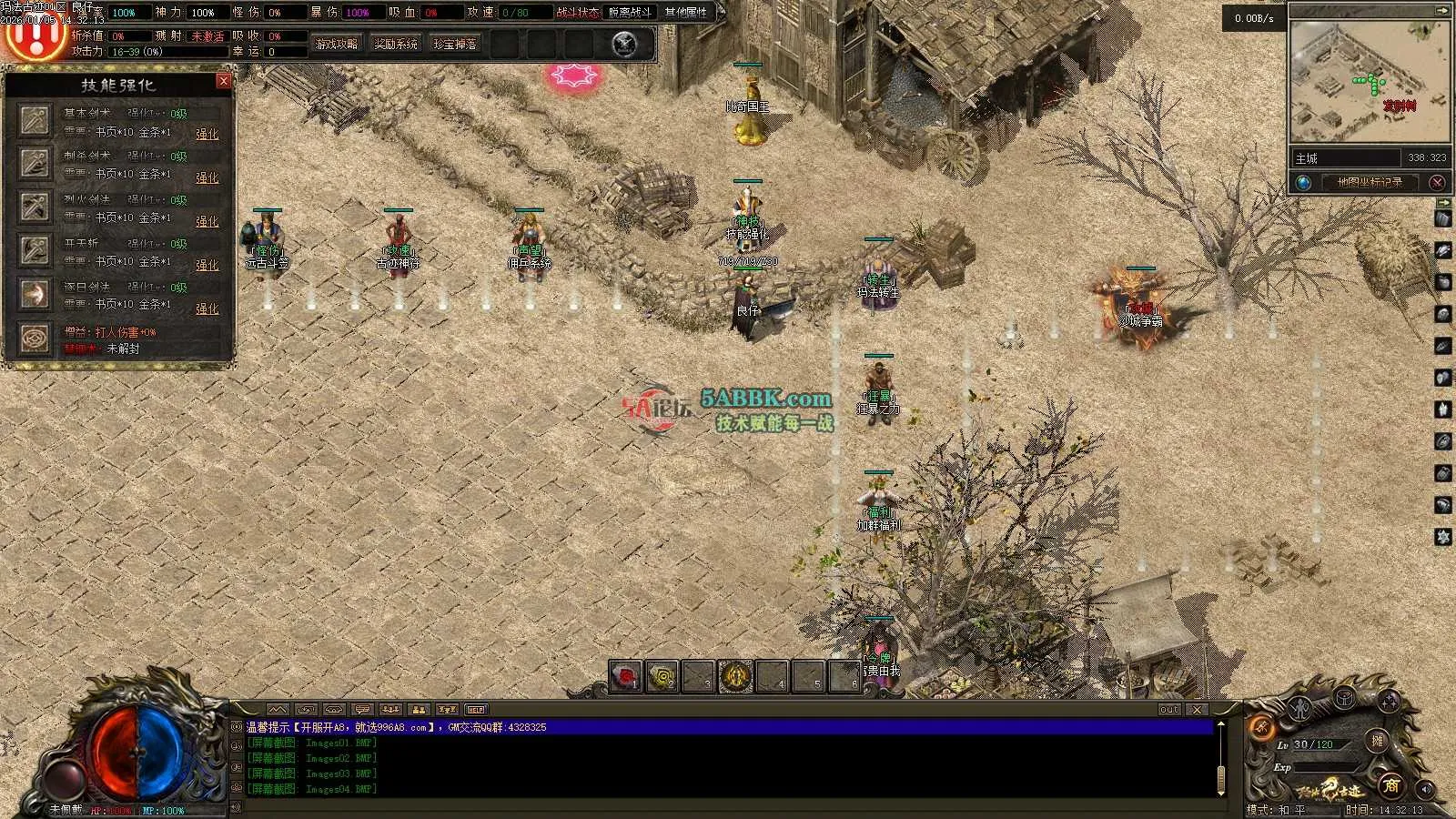Open the 地图坐标记录 coordinate record
The width and height of the screenshot is (1456, 819).
coord(1370,182)
